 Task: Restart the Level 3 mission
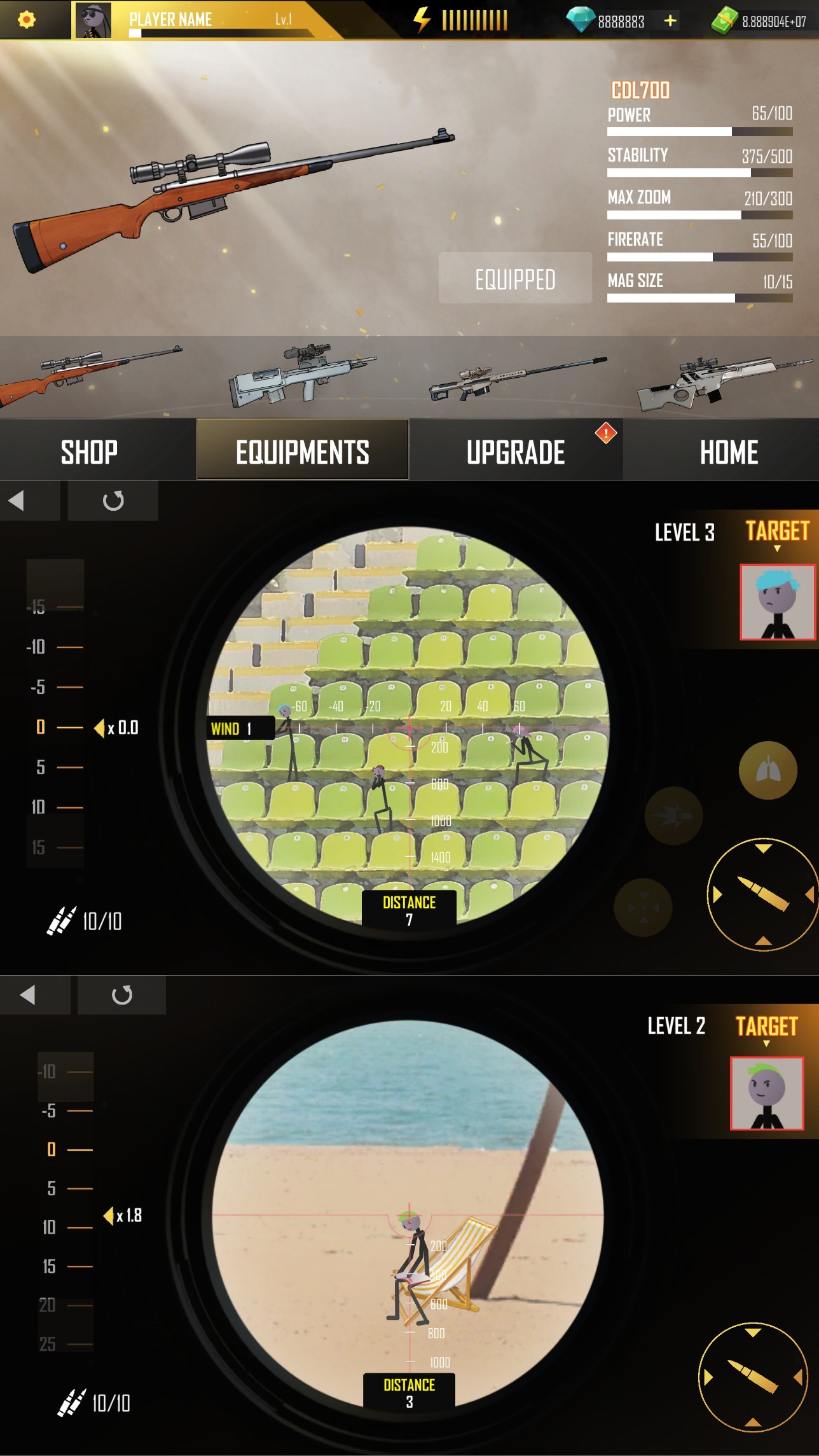[x=113, y=501]
